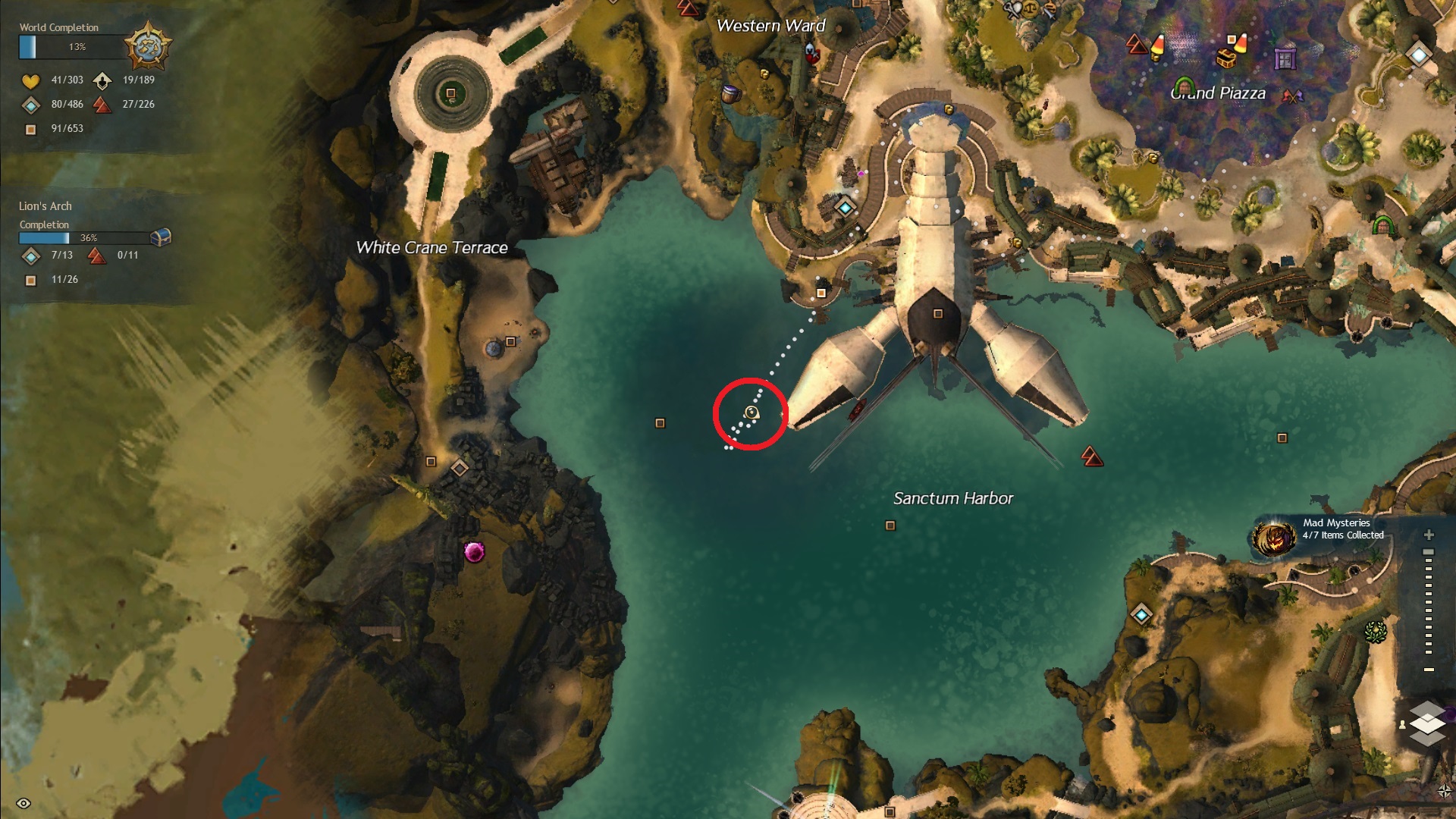The height and width of the screenshot is (819, 1456).
Task: Open the Lion's Arch completion reward chest
Action: pyautogui.click(x=161, y=237)
